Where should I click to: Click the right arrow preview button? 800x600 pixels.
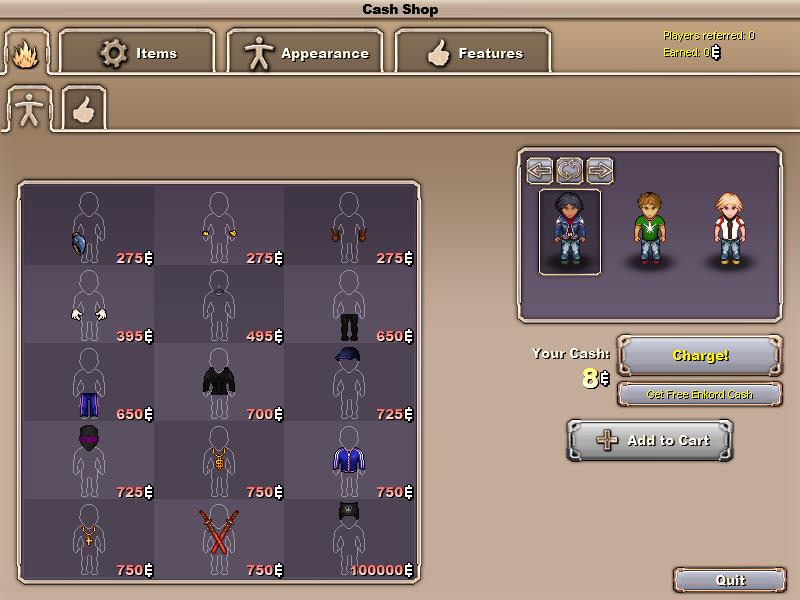tap(600, 169)
